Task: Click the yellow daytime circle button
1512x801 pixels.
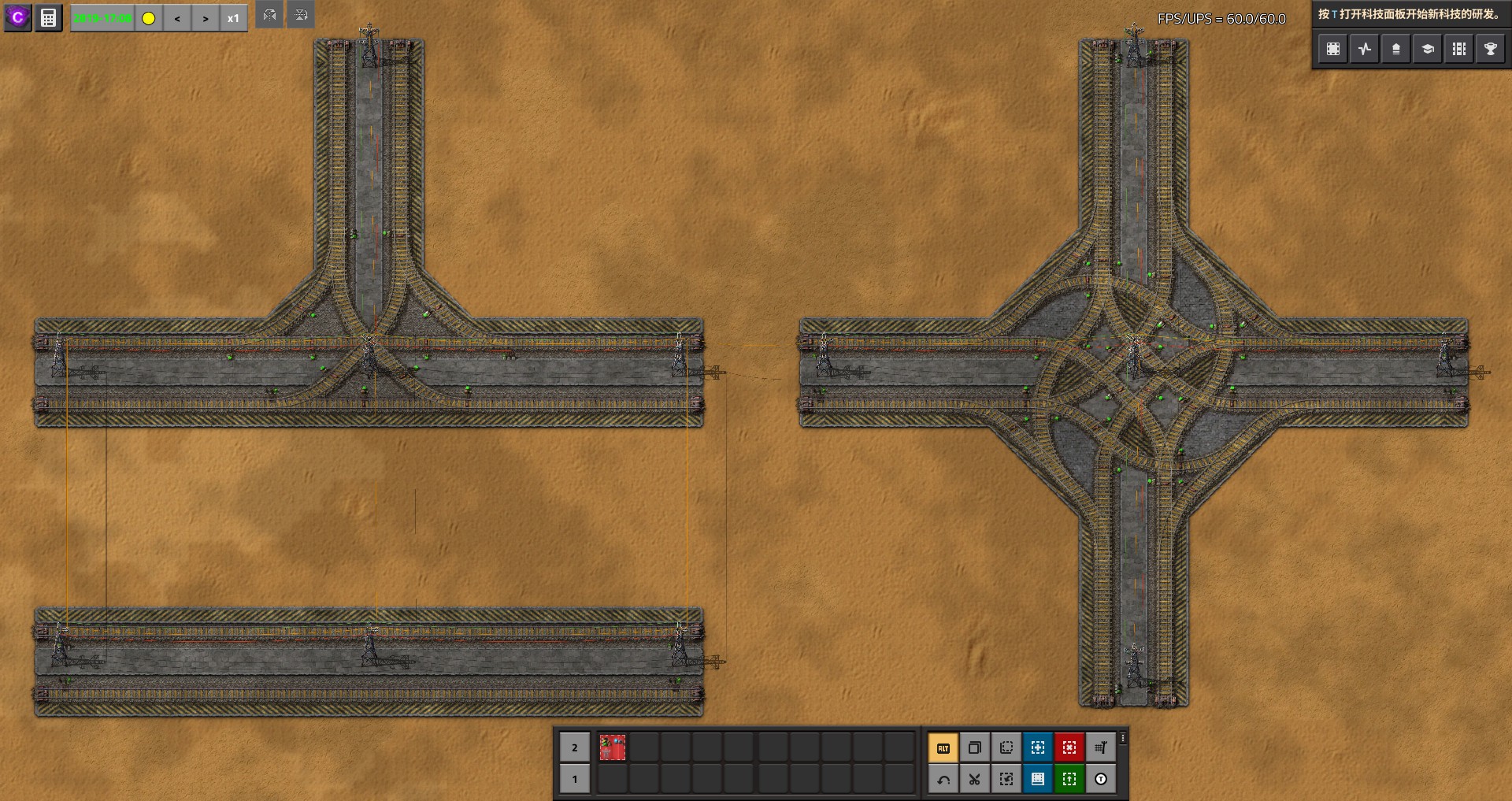Action: 149,18
